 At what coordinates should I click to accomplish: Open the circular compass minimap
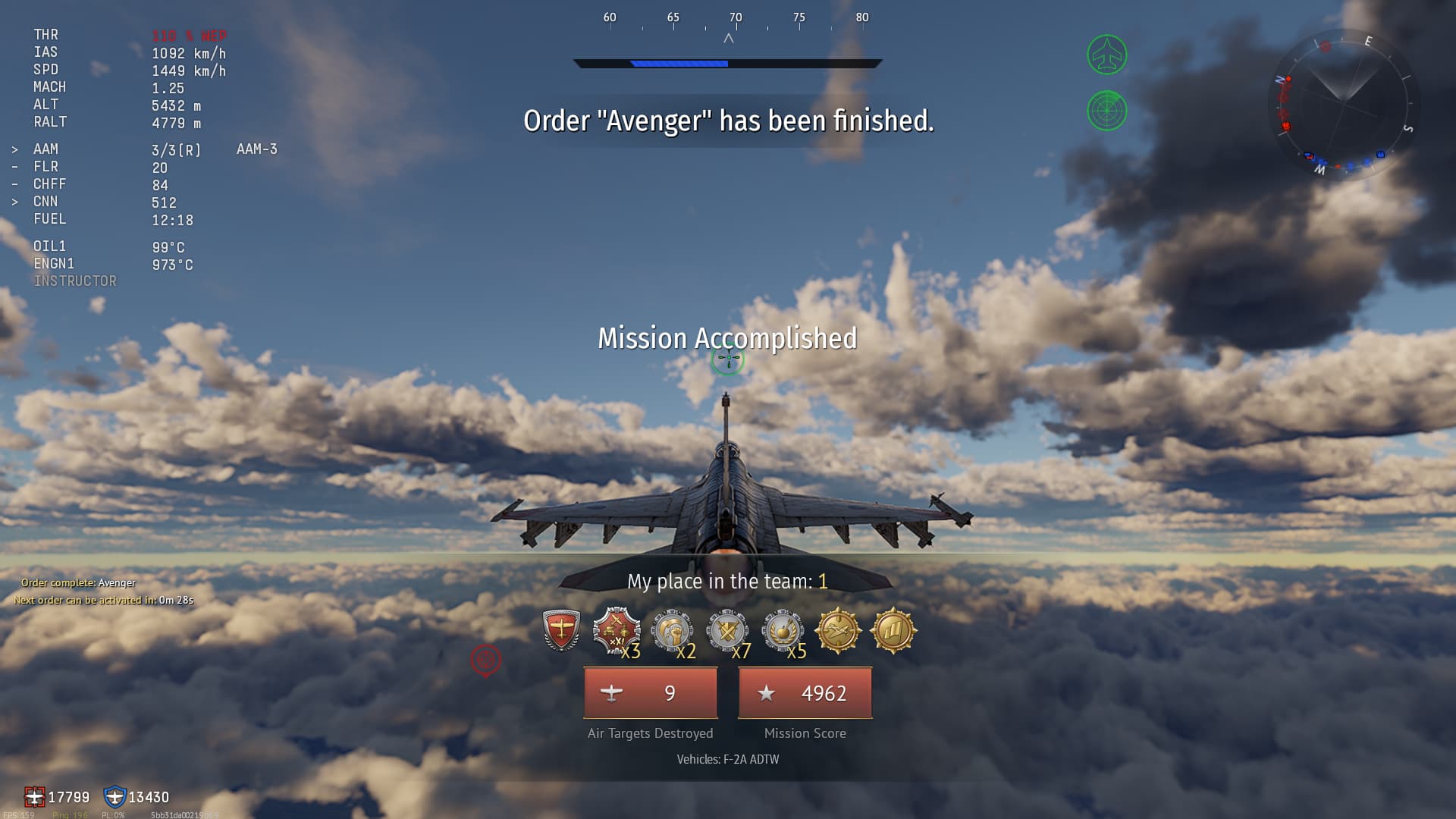click(x=1343, y=103)
